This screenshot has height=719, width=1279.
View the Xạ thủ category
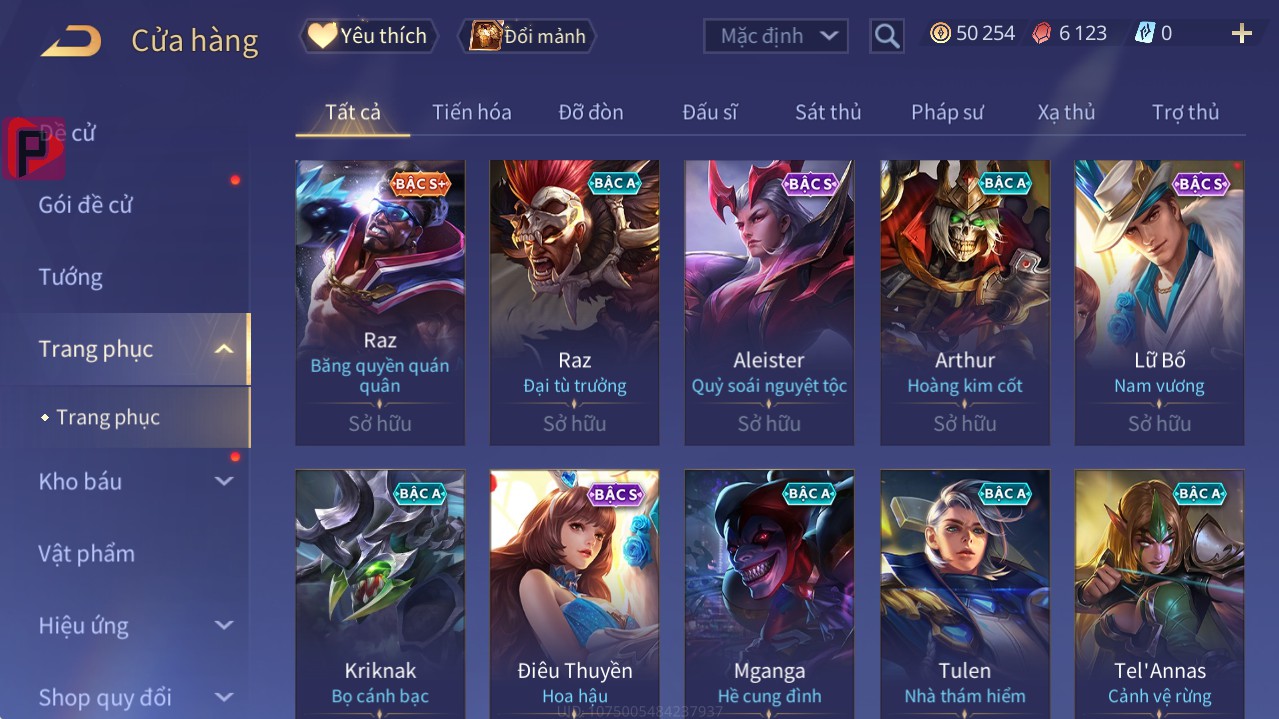tap(1066, 112)
